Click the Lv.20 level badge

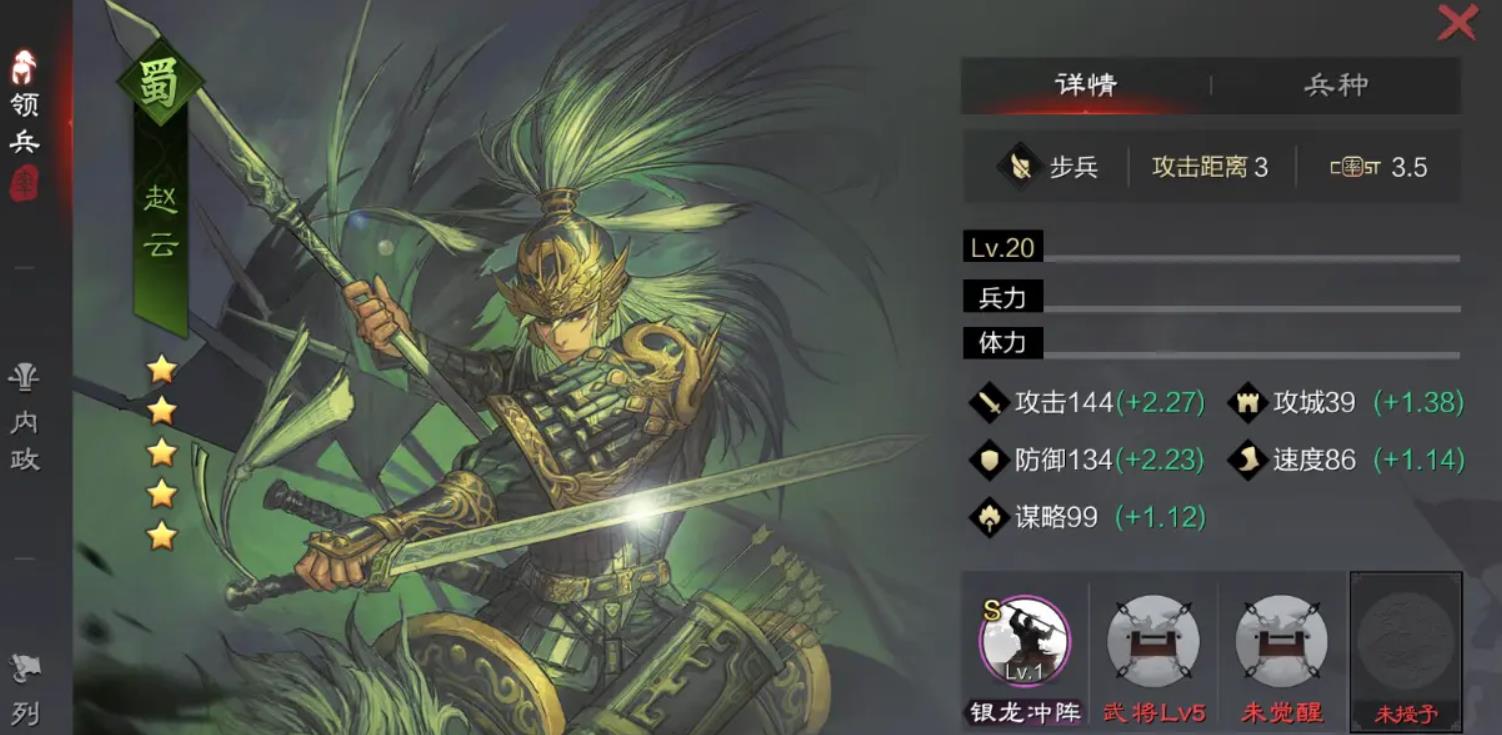[1000, 245]
